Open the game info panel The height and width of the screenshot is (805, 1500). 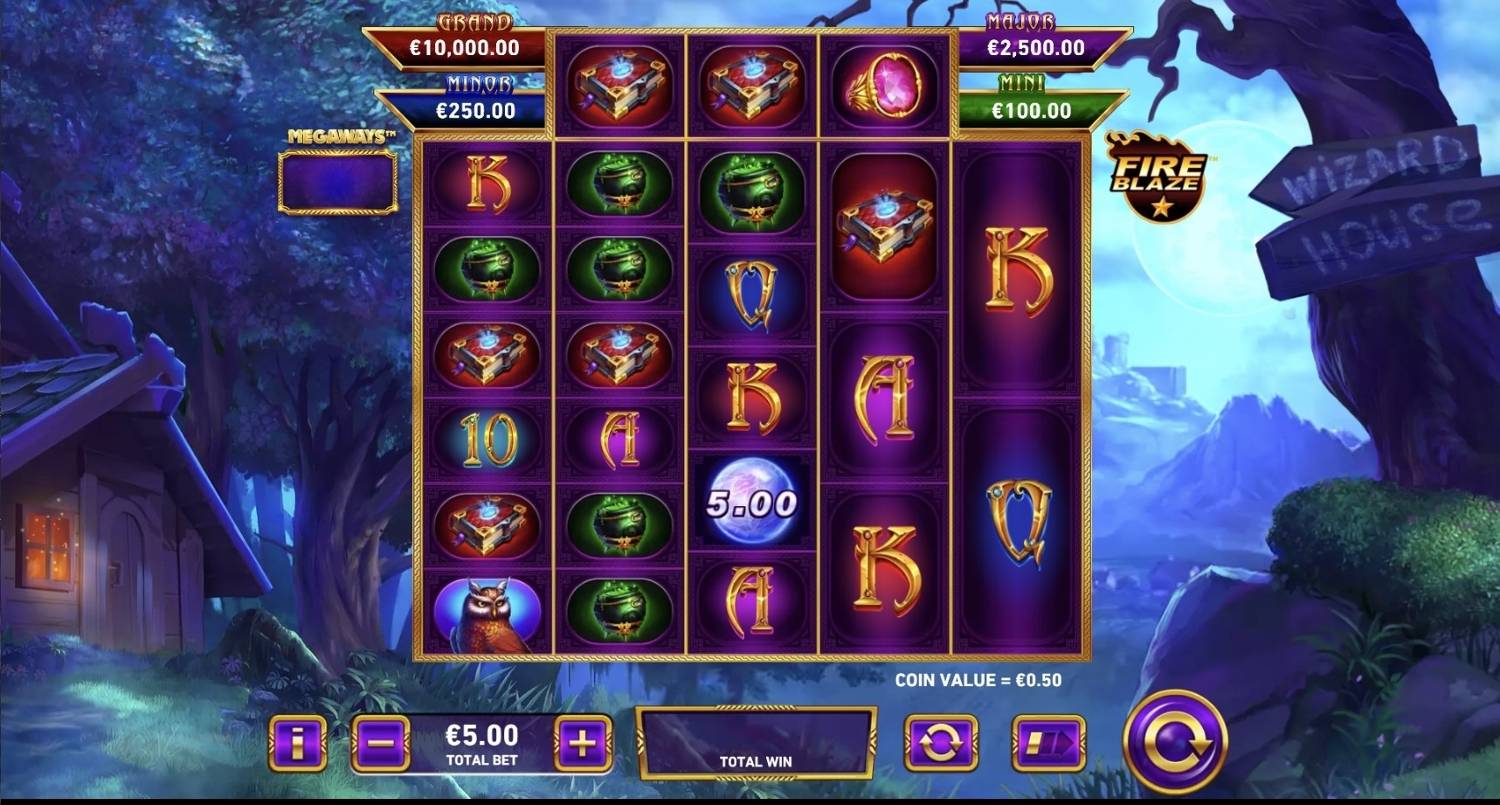pyautogui.click(x=298, y=743)
